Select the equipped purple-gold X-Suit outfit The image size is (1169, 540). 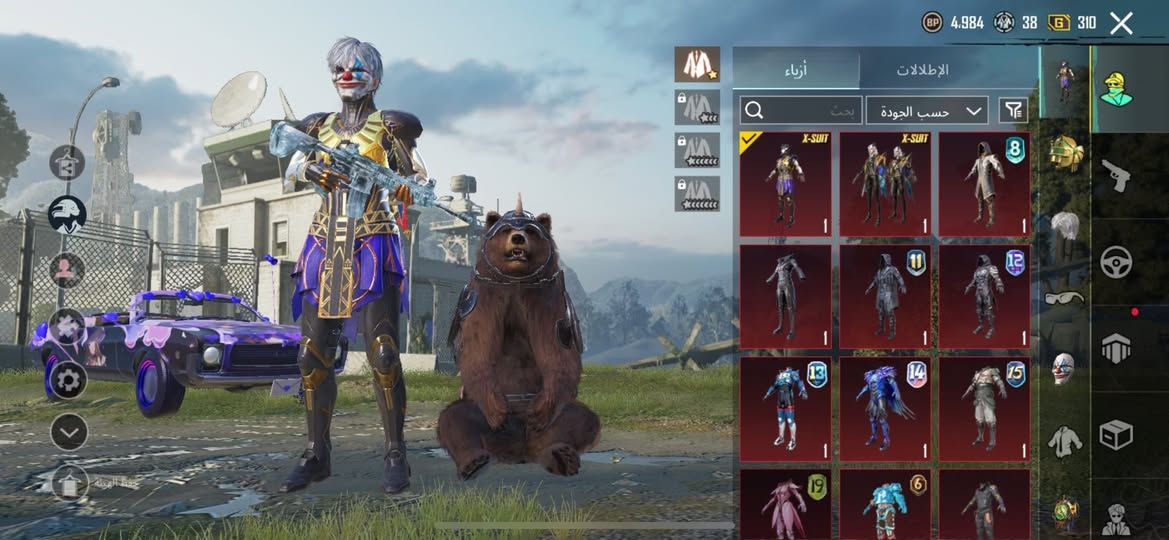coord(785,184)
